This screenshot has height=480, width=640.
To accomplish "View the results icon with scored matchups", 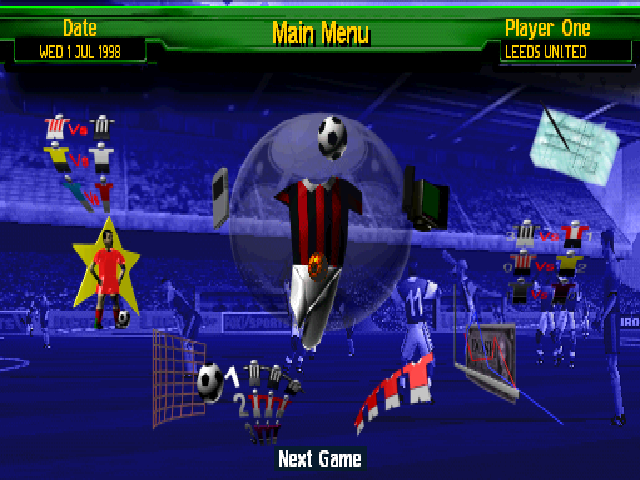I will [x=546, y=262].
